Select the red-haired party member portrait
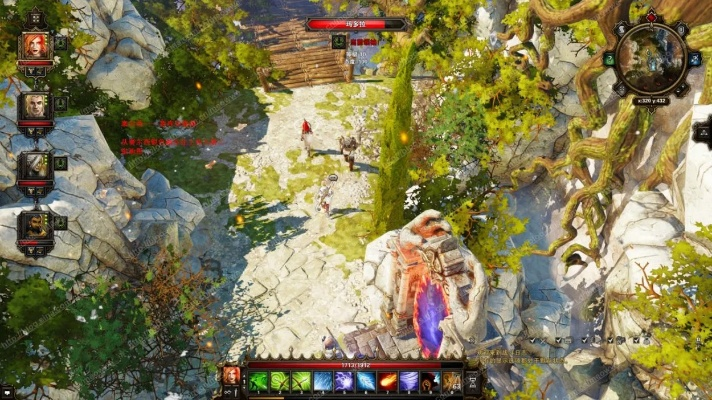Screen dimensions: 712x400 click(x=35, y=47)
